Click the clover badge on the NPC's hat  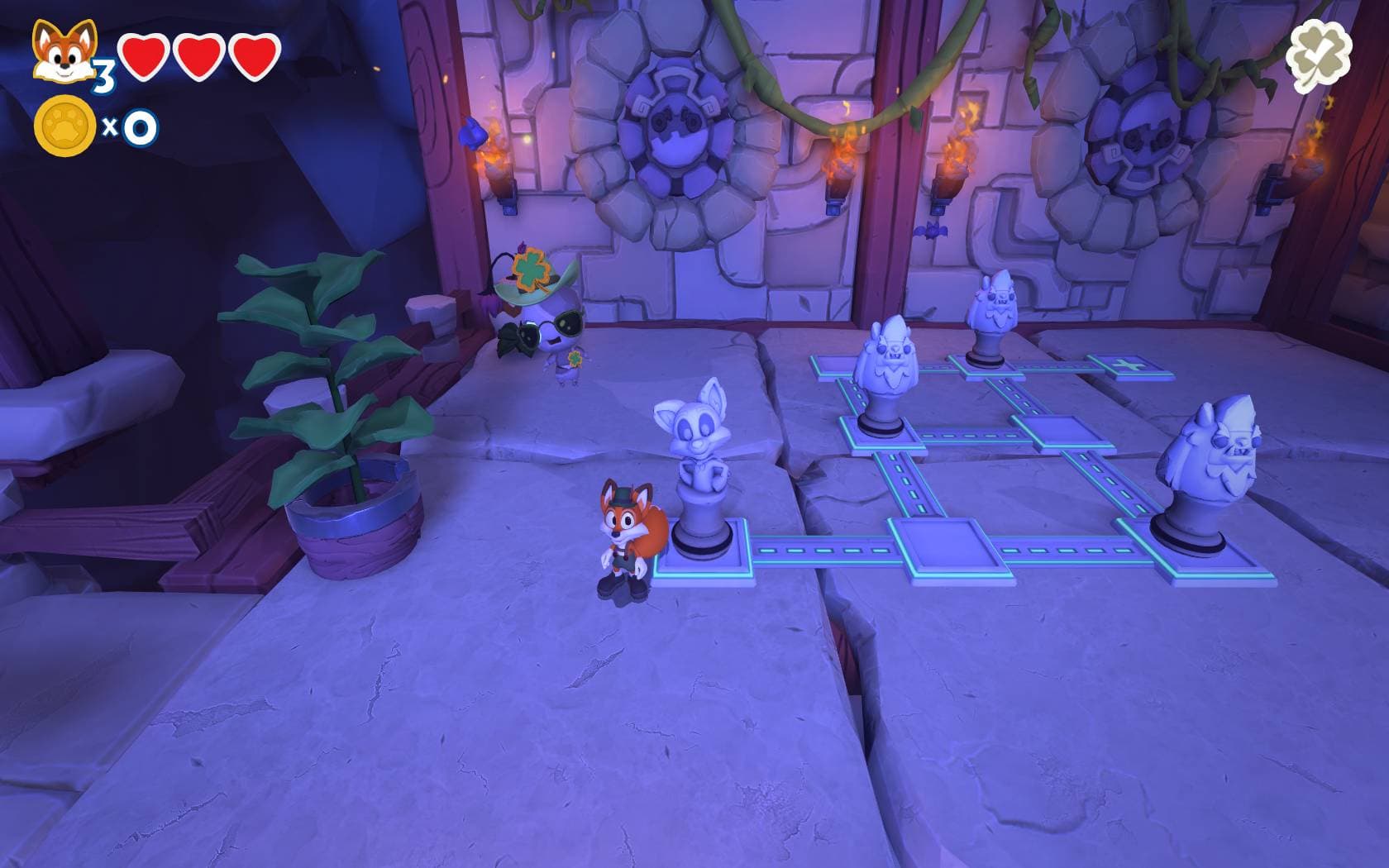pos(530,269)
